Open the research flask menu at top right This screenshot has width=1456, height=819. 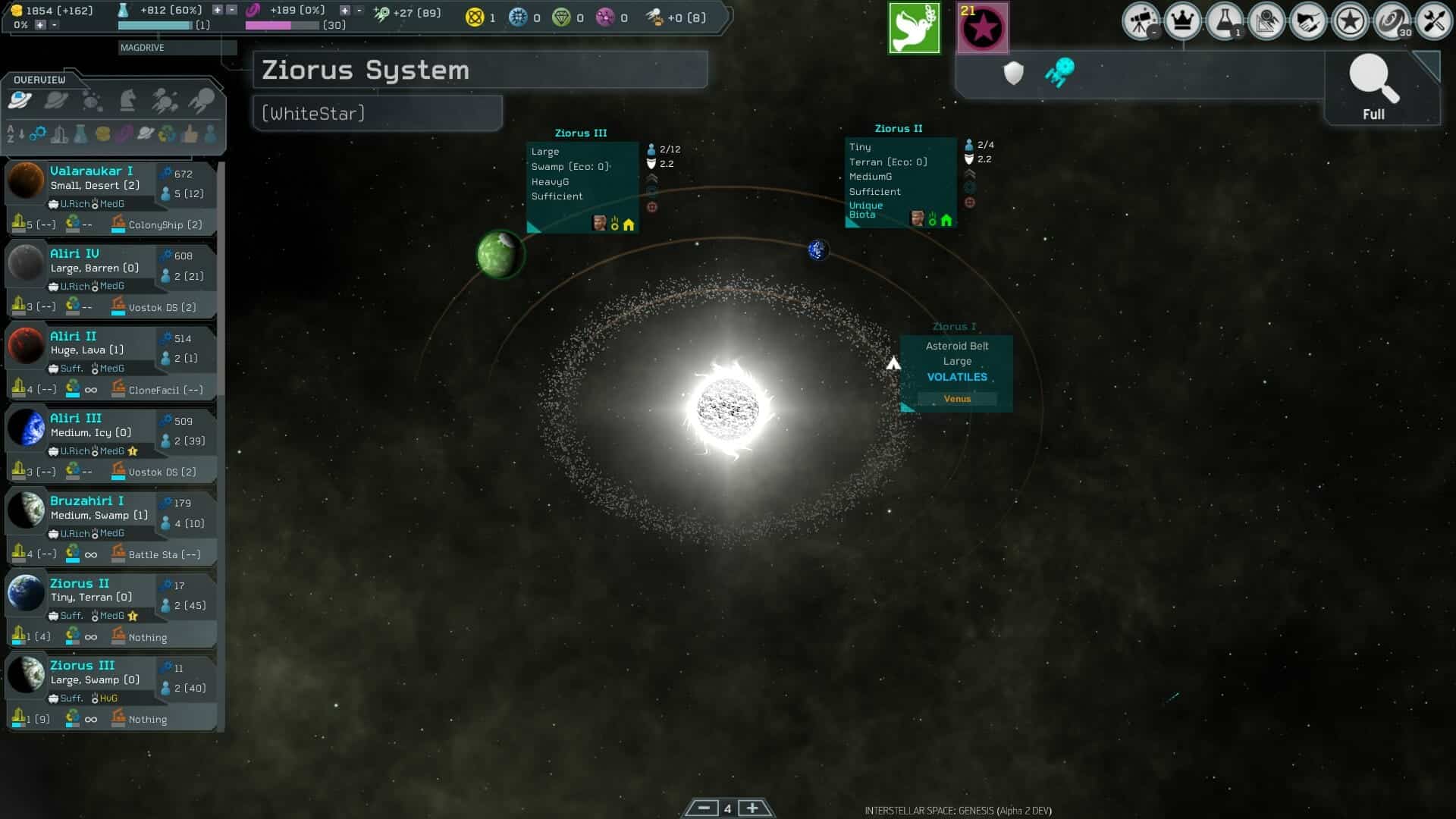click(x=1223, y=21)
